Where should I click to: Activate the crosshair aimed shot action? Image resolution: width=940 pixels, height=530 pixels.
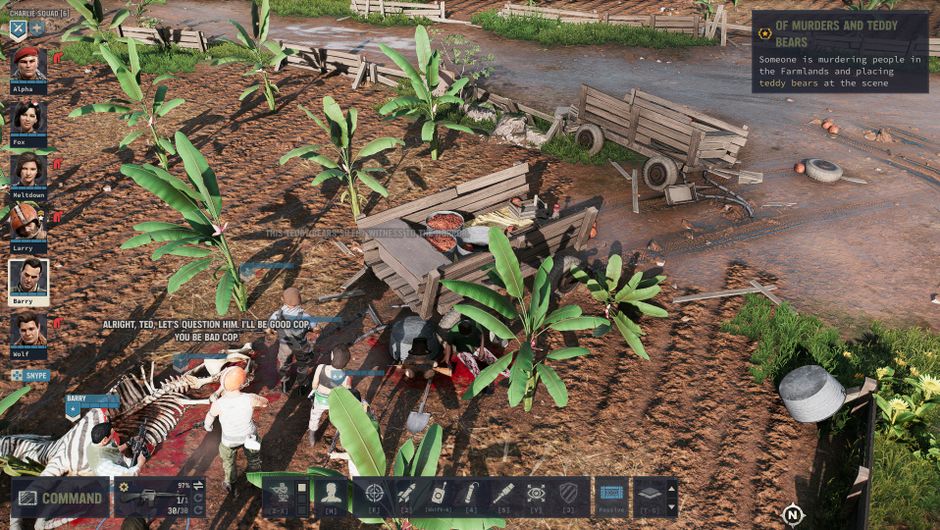374,494
